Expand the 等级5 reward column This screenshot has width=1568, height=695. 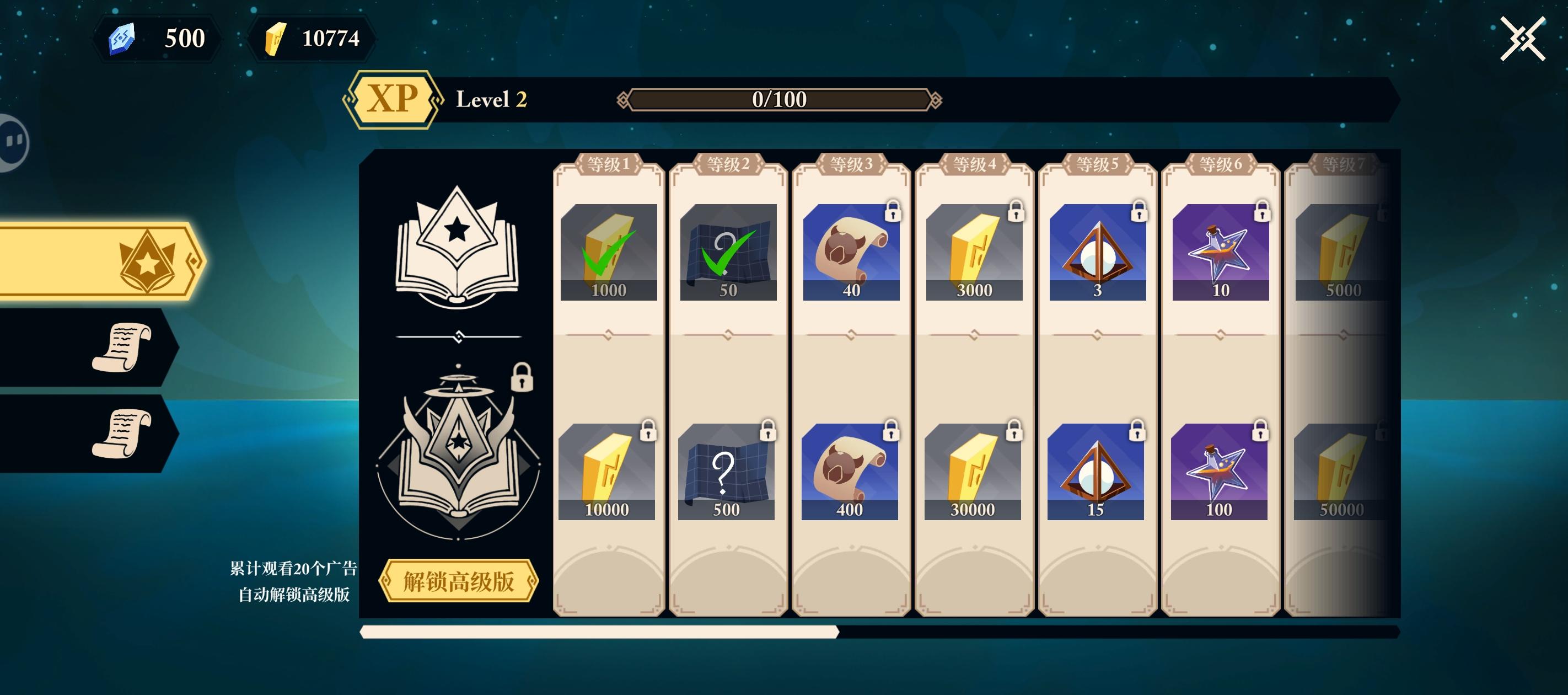[1096, 163]
